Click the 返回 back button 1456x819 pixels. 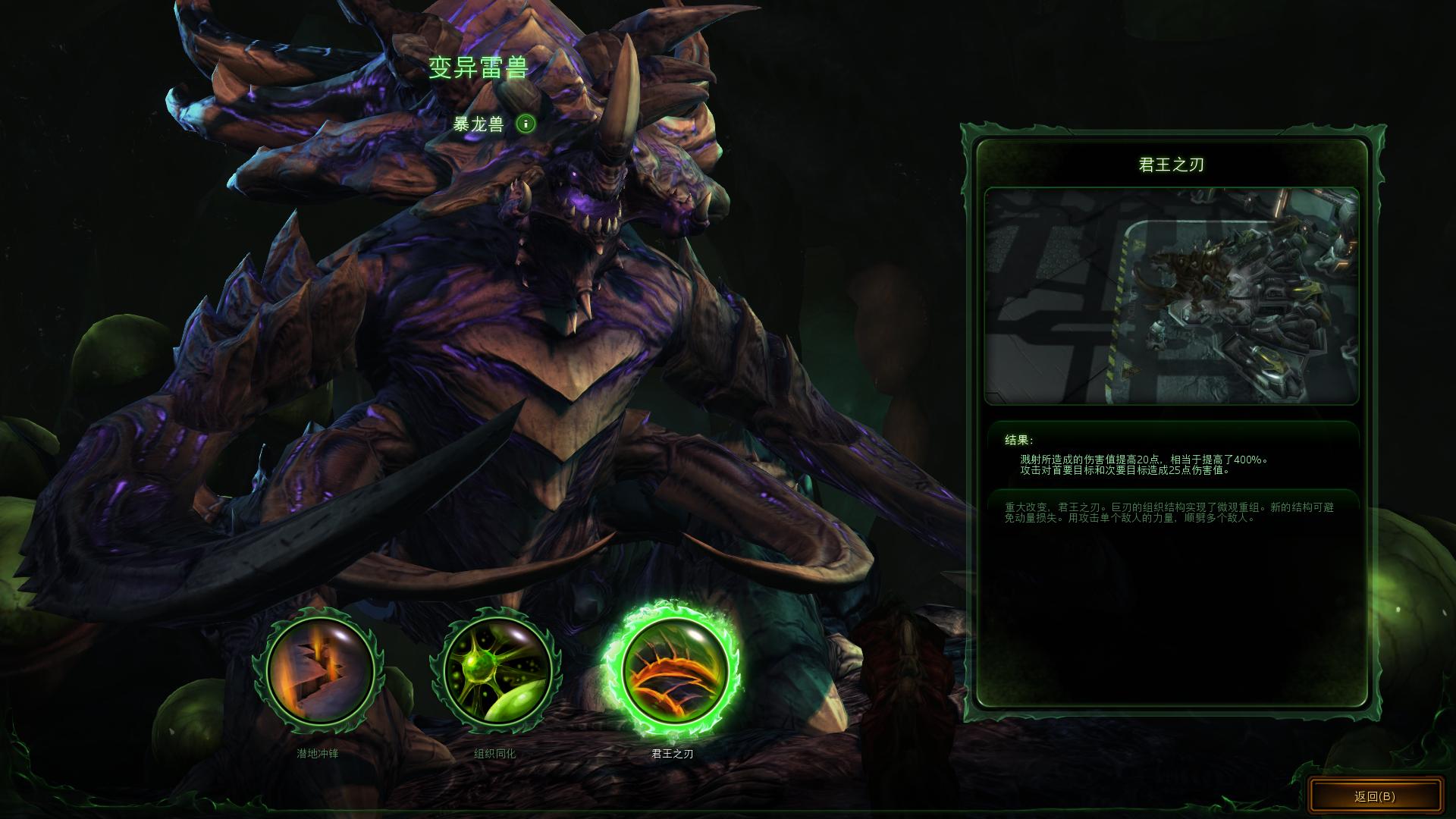[x=1375, y=796]
